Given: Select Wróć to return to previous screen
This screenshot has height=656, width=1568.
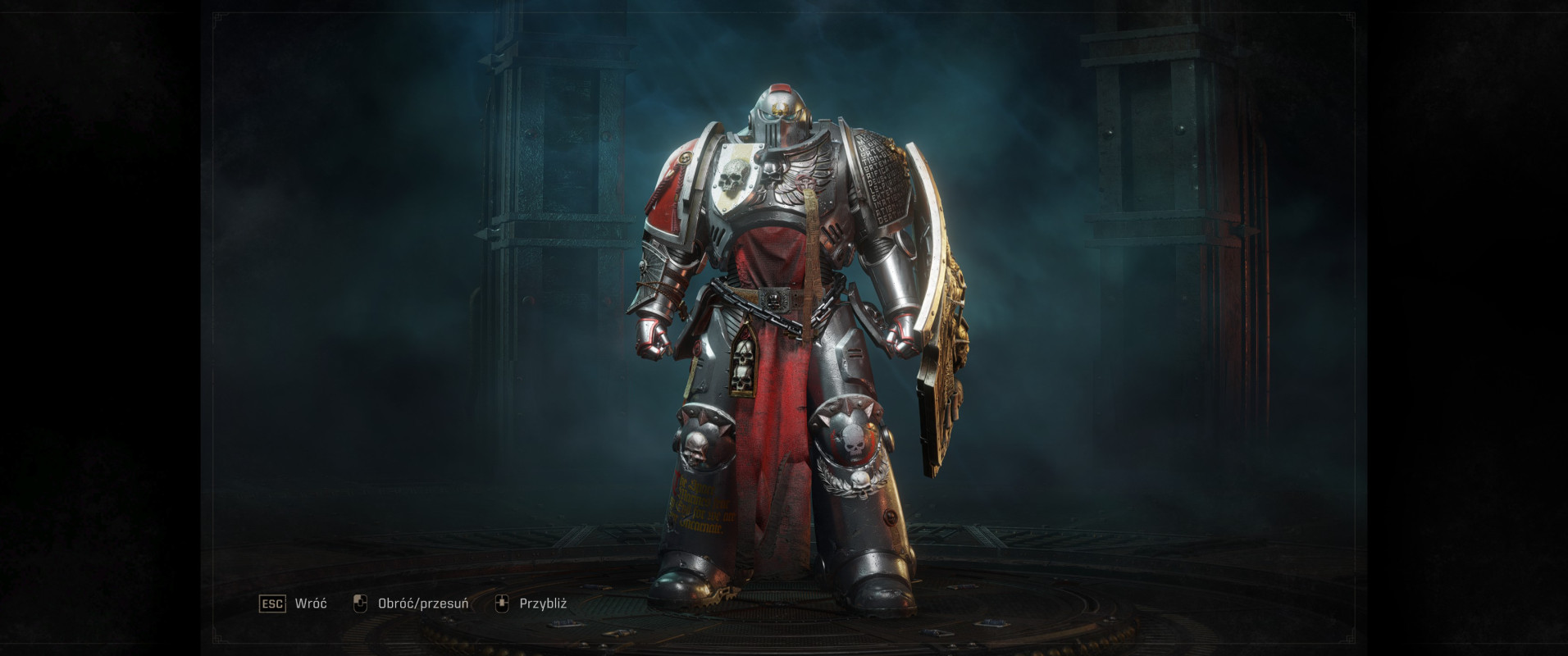Looking at the screenshot, I should tap(310, 601).
